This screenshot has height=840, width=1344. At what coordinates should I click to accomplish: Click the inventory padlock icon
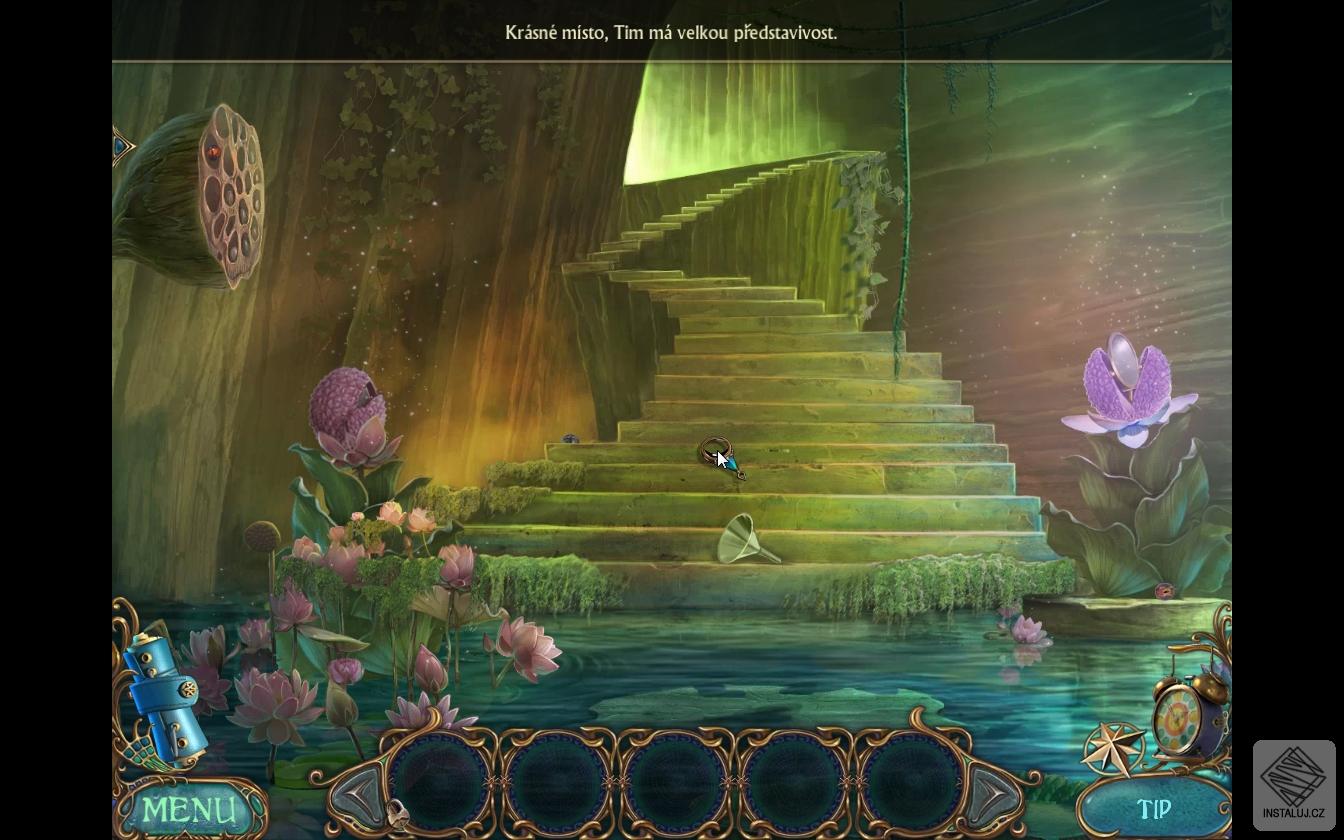397,814
